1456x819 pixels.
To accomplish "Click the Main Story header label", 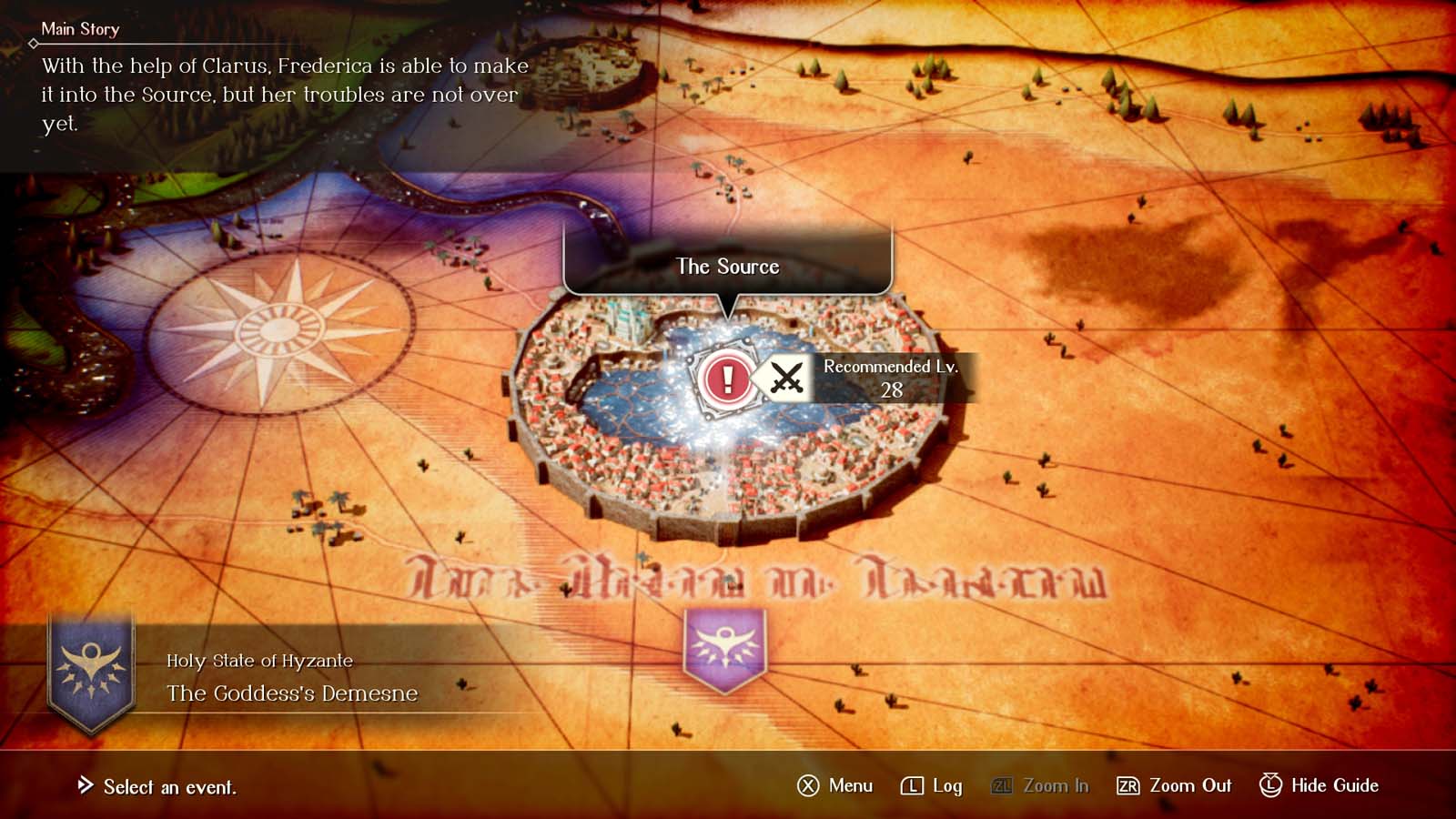I will 80,29.
